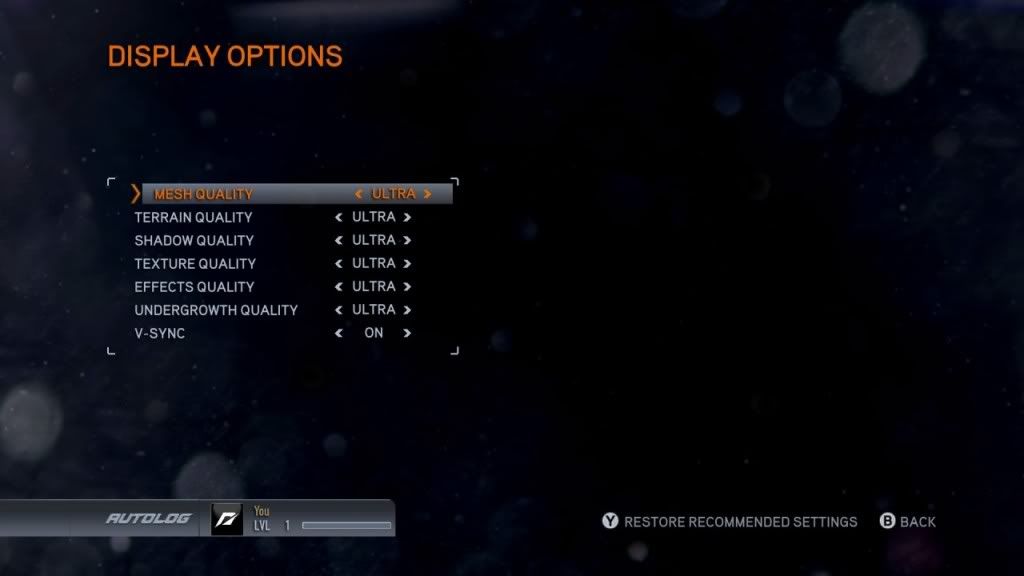Reduce Undergrowth Quality with left arrow
Image resolution: width=1024 pixels, height=576 pixels.
[339, 310]
